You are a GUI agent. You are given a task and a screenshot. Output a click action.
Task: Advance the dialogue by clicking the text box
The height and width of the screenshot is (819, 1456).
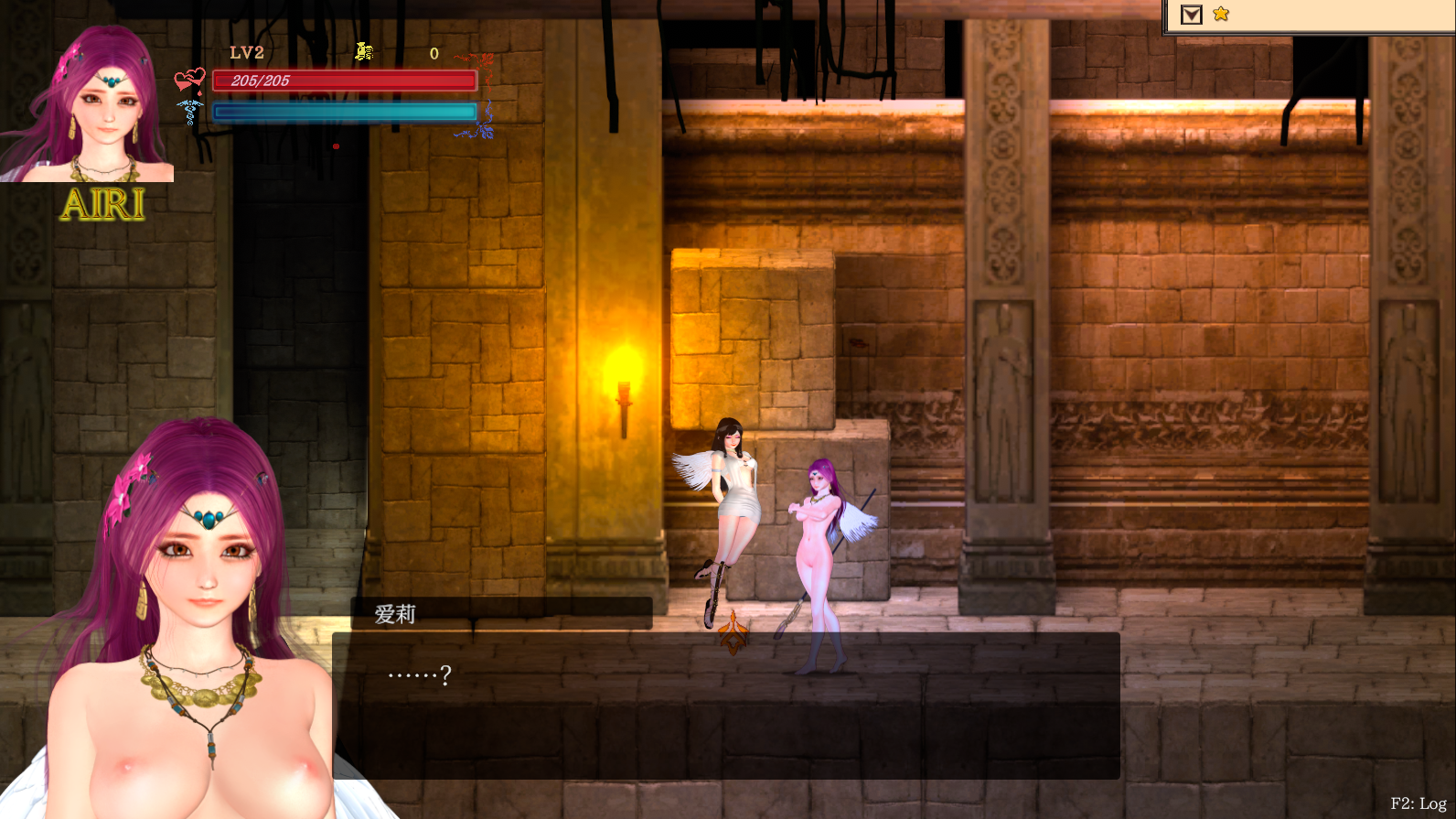(x=726, y=705)
